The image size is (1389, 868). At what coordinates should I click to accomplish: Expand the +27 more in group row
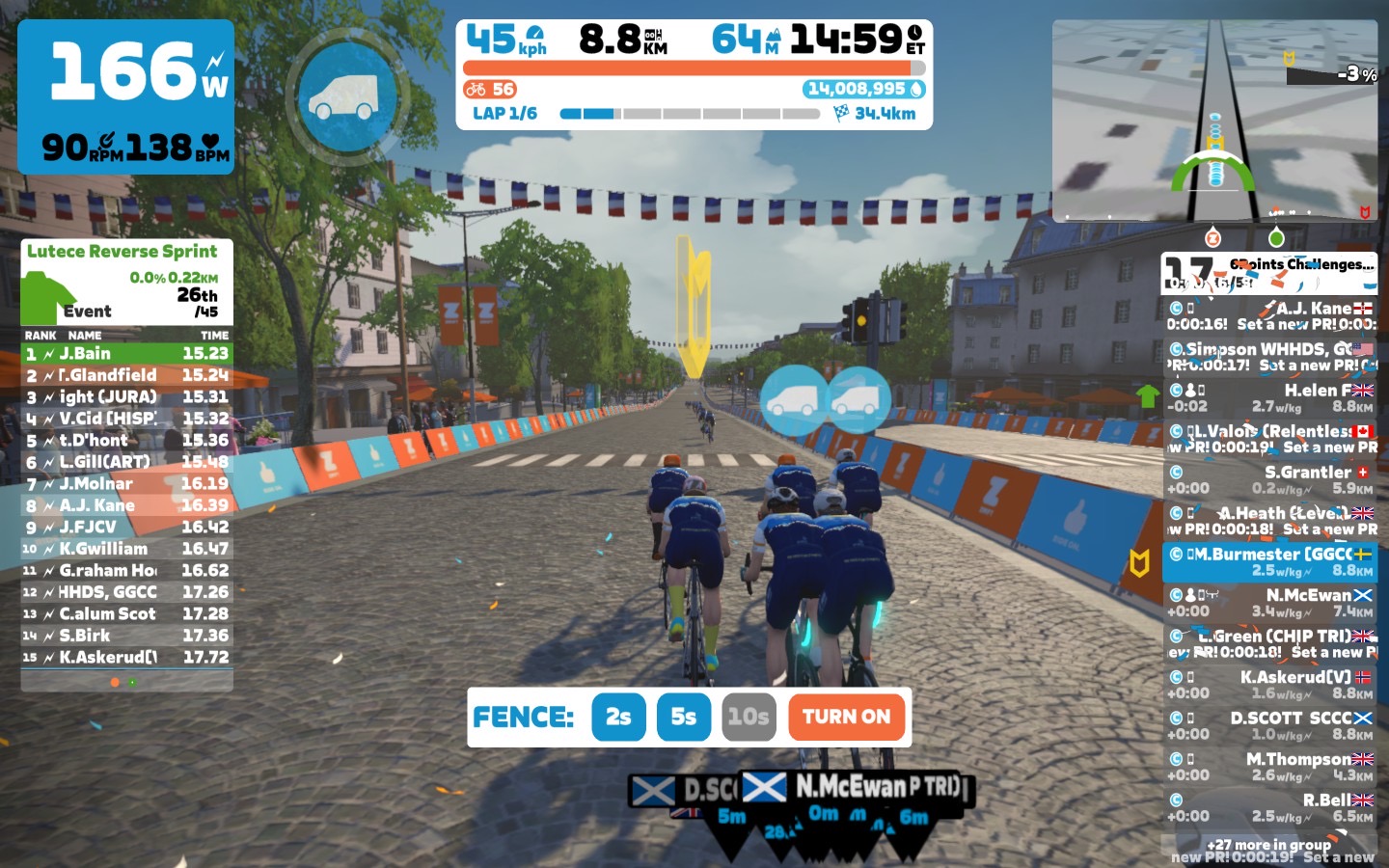pos(1269,845)
